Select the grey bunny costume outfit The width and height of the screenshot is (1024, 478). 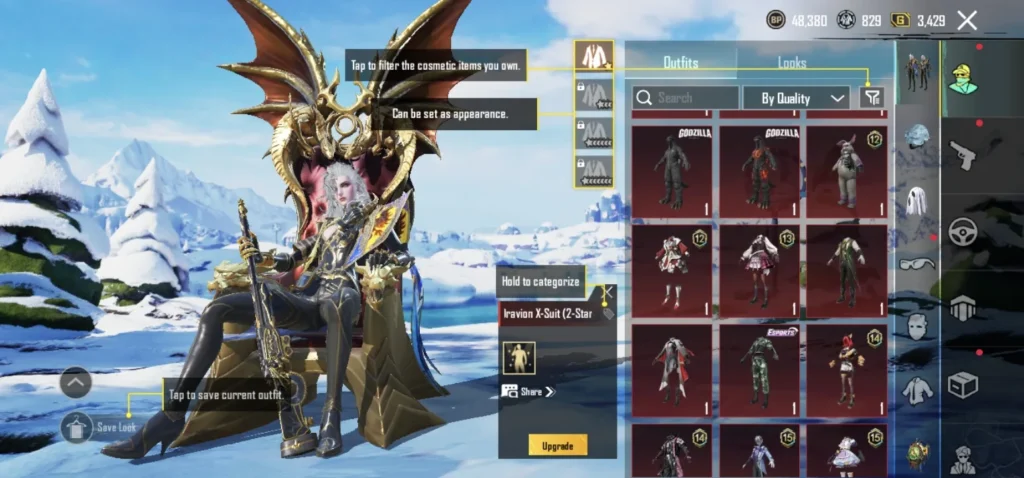[x=846, y=171]
